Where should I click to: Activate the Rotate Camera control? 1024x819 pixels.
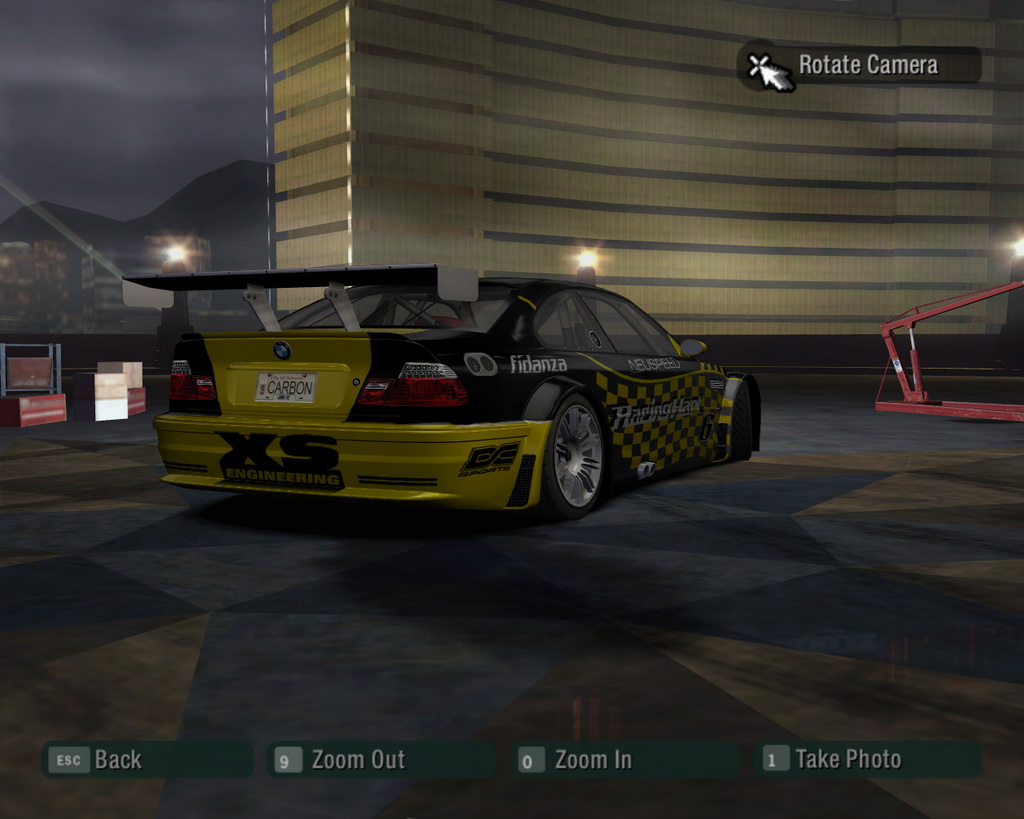860,66
